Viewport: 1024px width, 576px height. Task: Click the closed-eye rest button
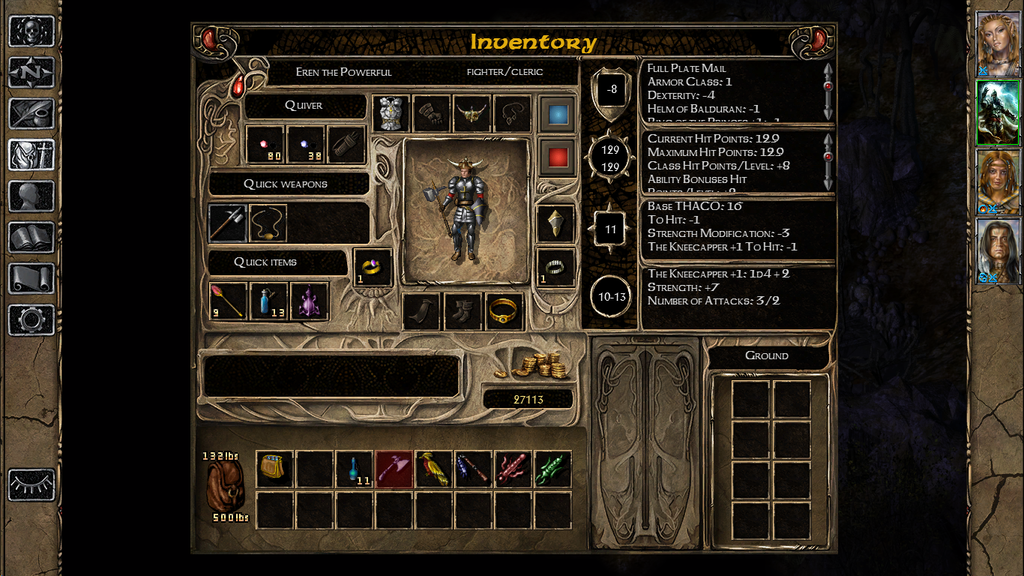pyautogui.click(x=31, y=484)
